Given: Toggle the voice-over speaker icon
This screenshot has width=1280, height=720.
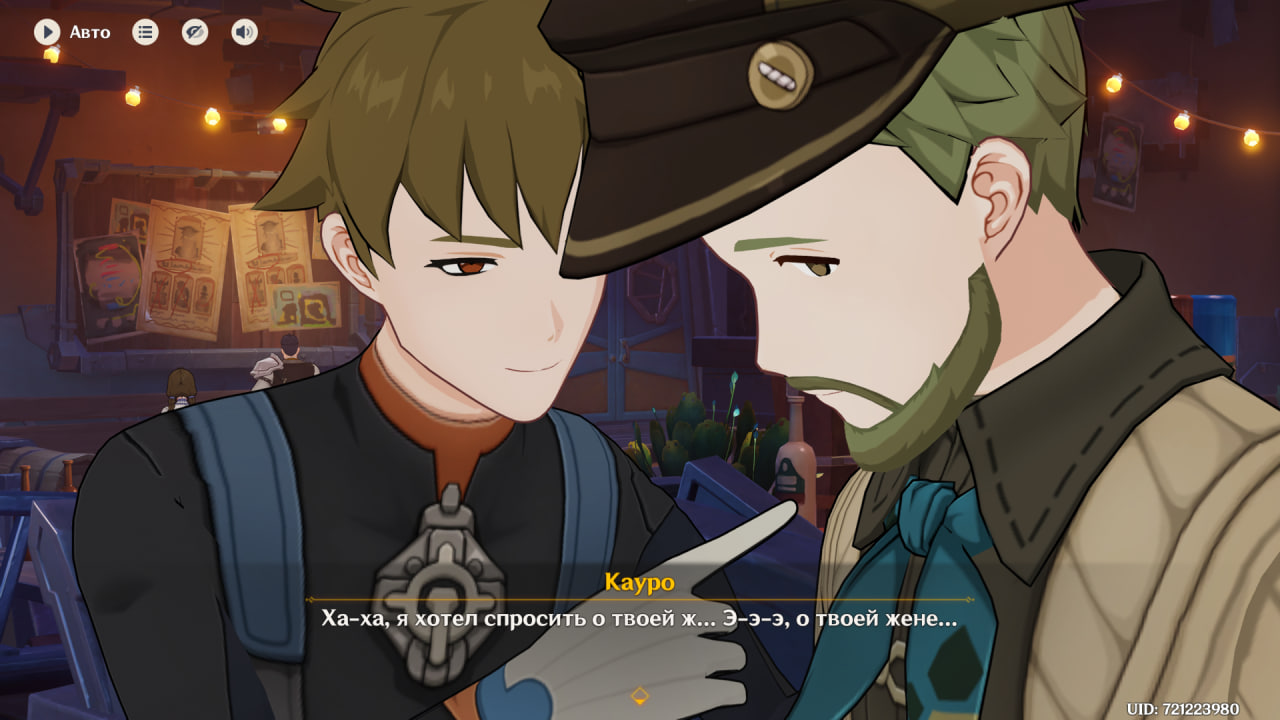Looking at the screenshot, I should click(244, 32).
